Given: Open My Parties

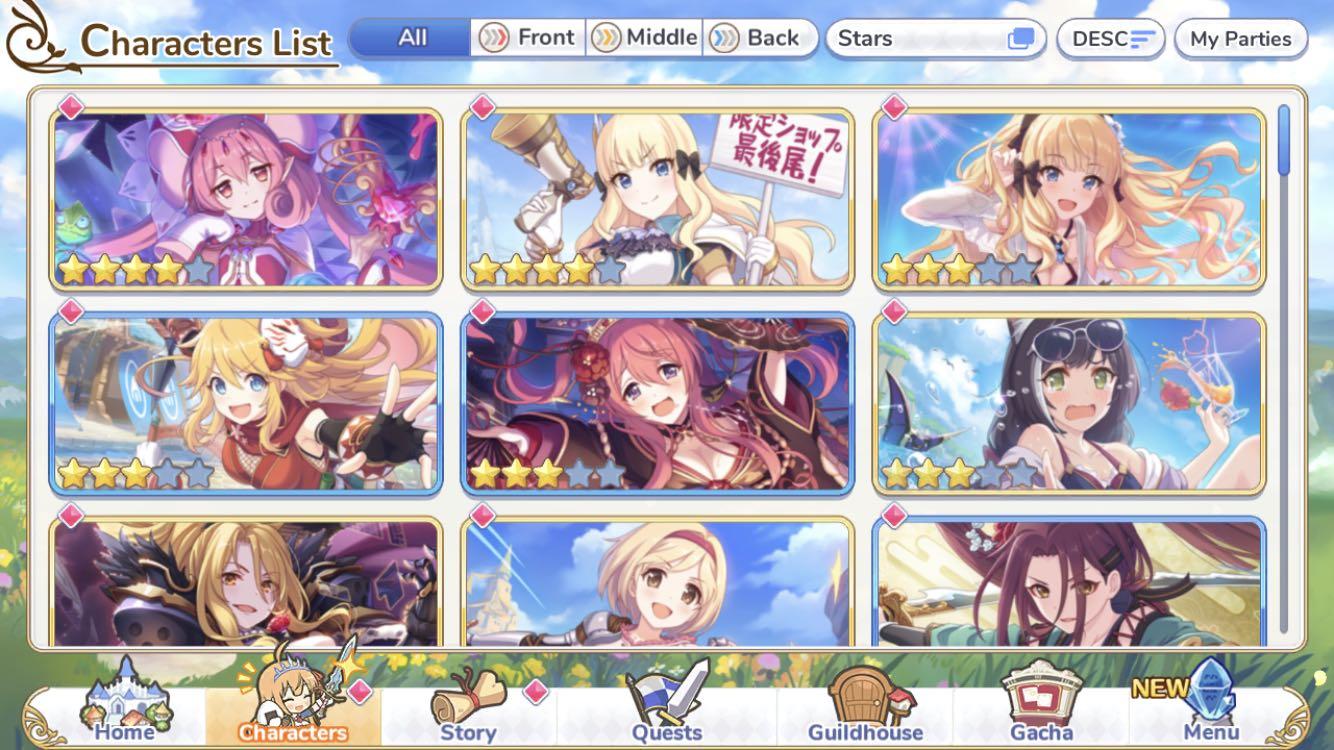Looking at the screenshot, I should (1240, 39).
